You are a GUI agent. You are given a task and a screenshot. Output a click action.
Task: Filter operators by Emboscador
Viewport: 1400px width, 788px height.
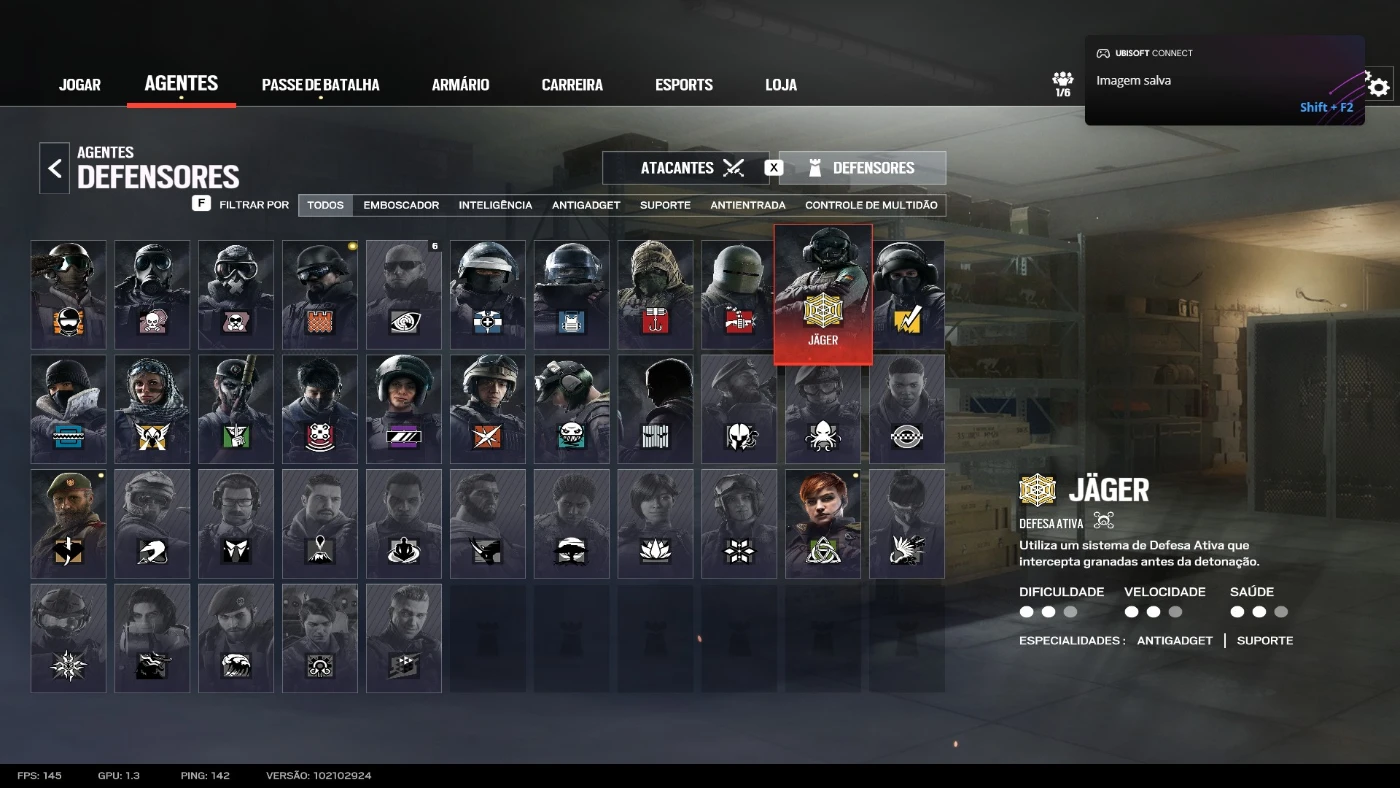(x=401, y=205)
